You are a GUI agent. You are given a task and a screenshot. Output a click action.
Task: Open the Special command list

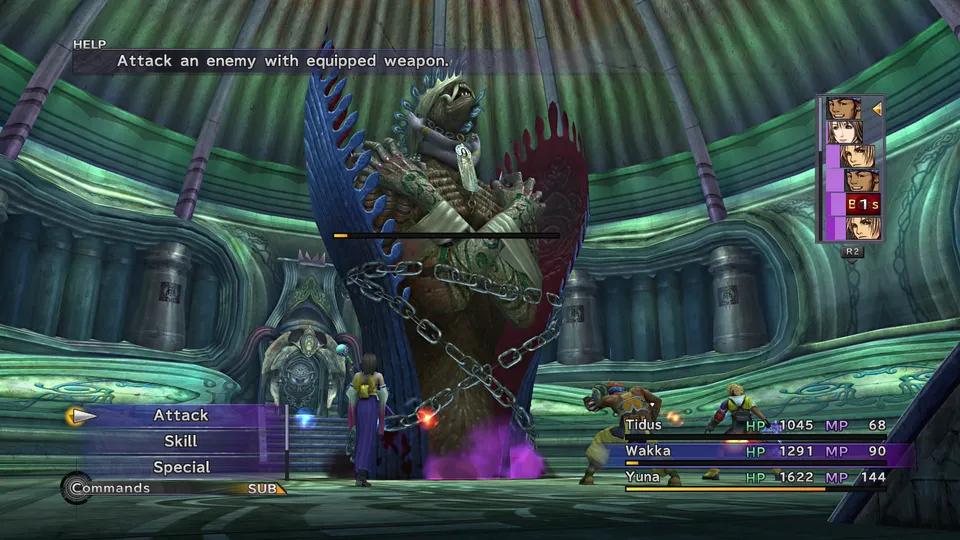click(181, 467)
